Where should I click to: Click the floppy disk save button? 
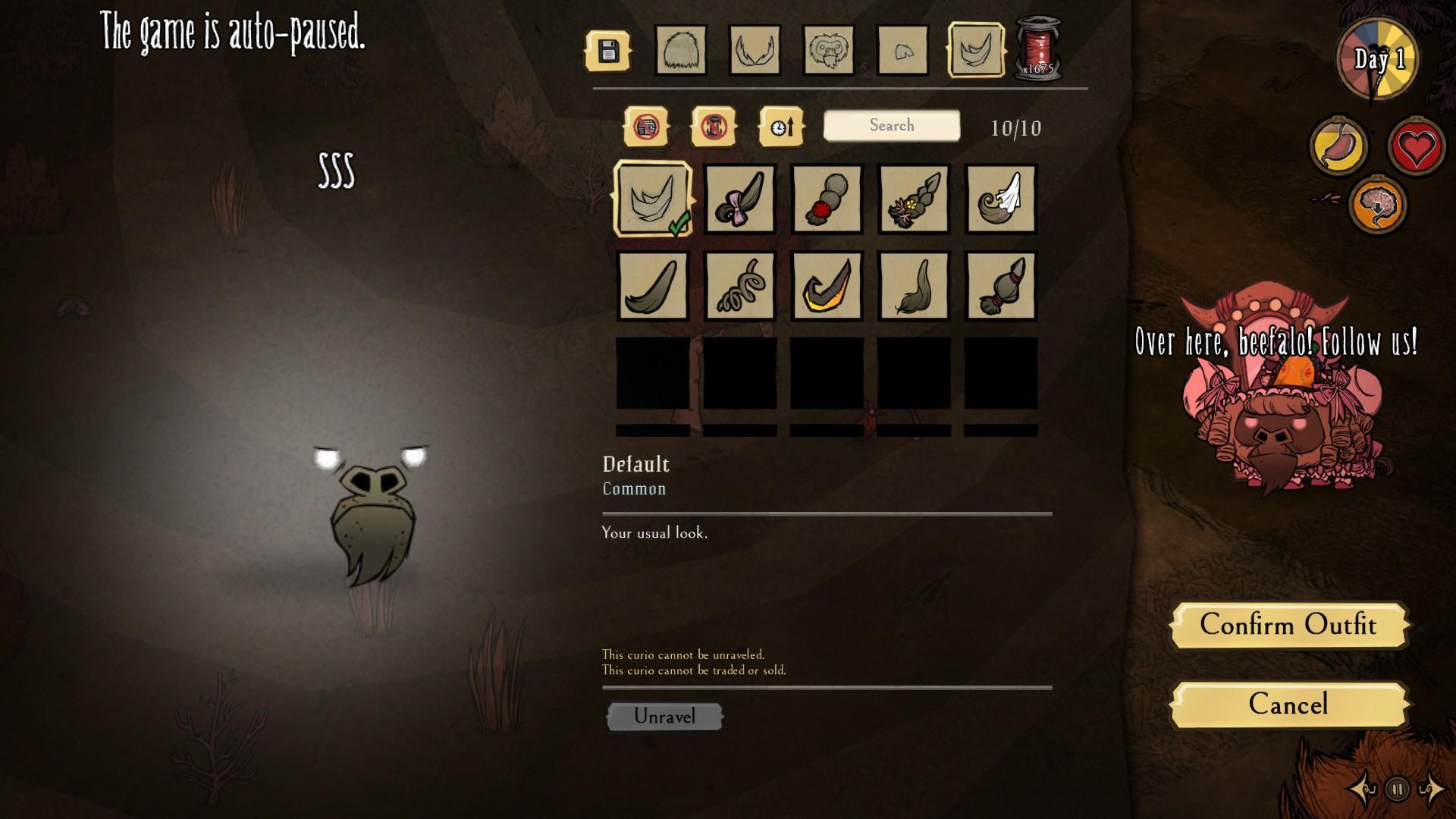click(x=607, y=52)
